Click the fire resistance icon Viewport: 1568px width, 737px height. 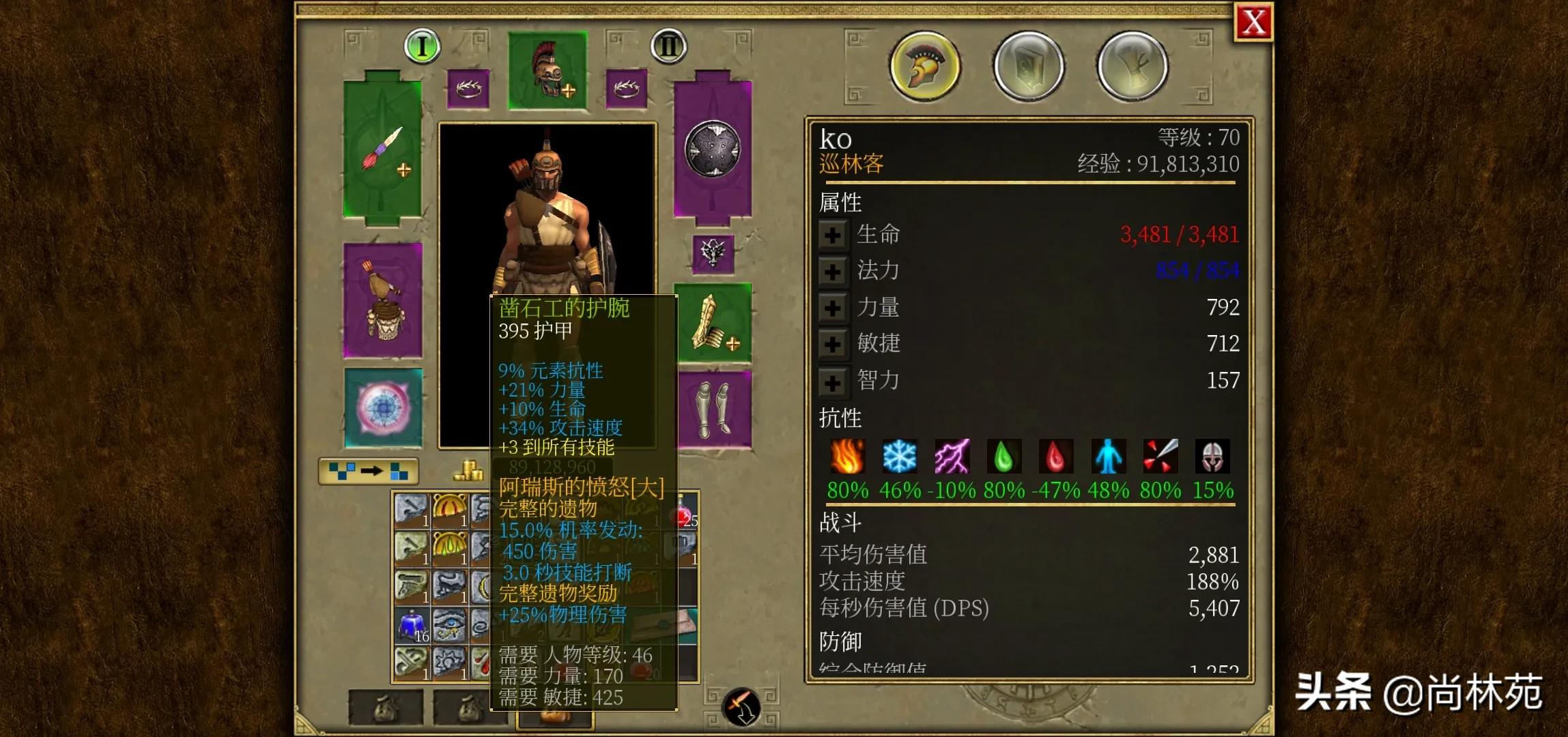[x=846, y=457]
